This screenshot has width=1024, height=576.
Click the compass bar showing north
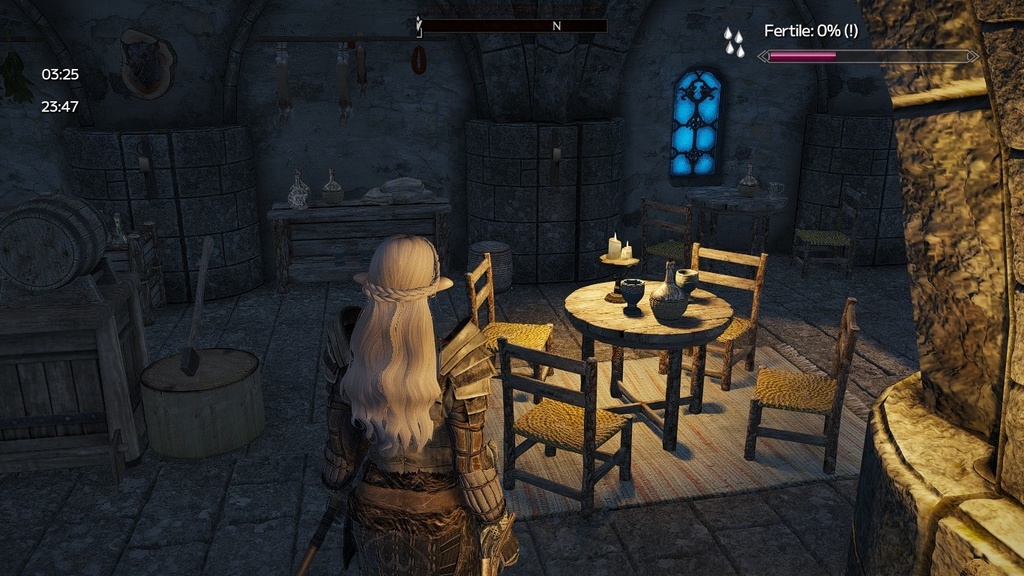[513, 26]
